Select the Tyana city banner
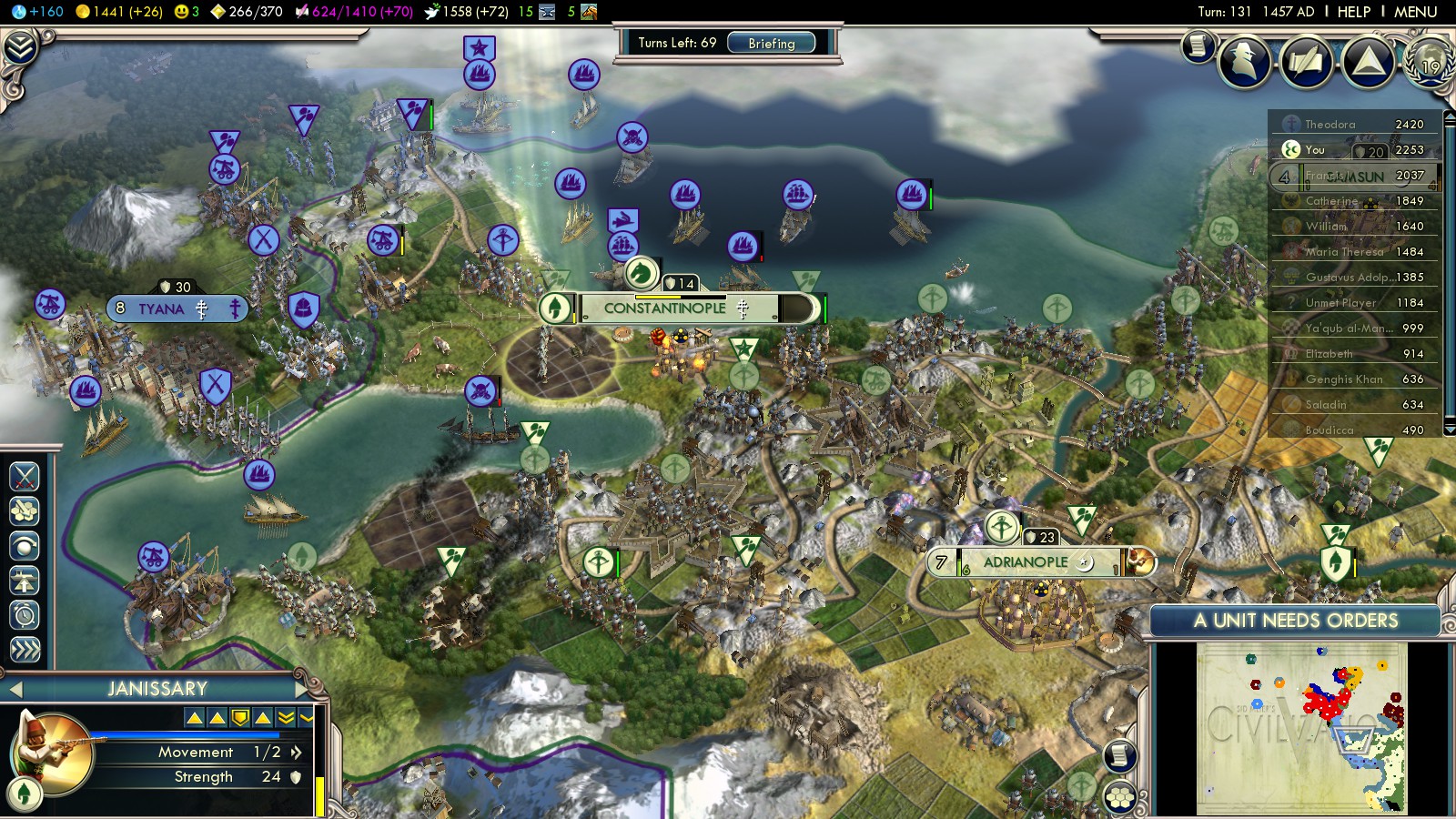Image resolution: width=1456 pixels, height=819 pixels. 161,309
